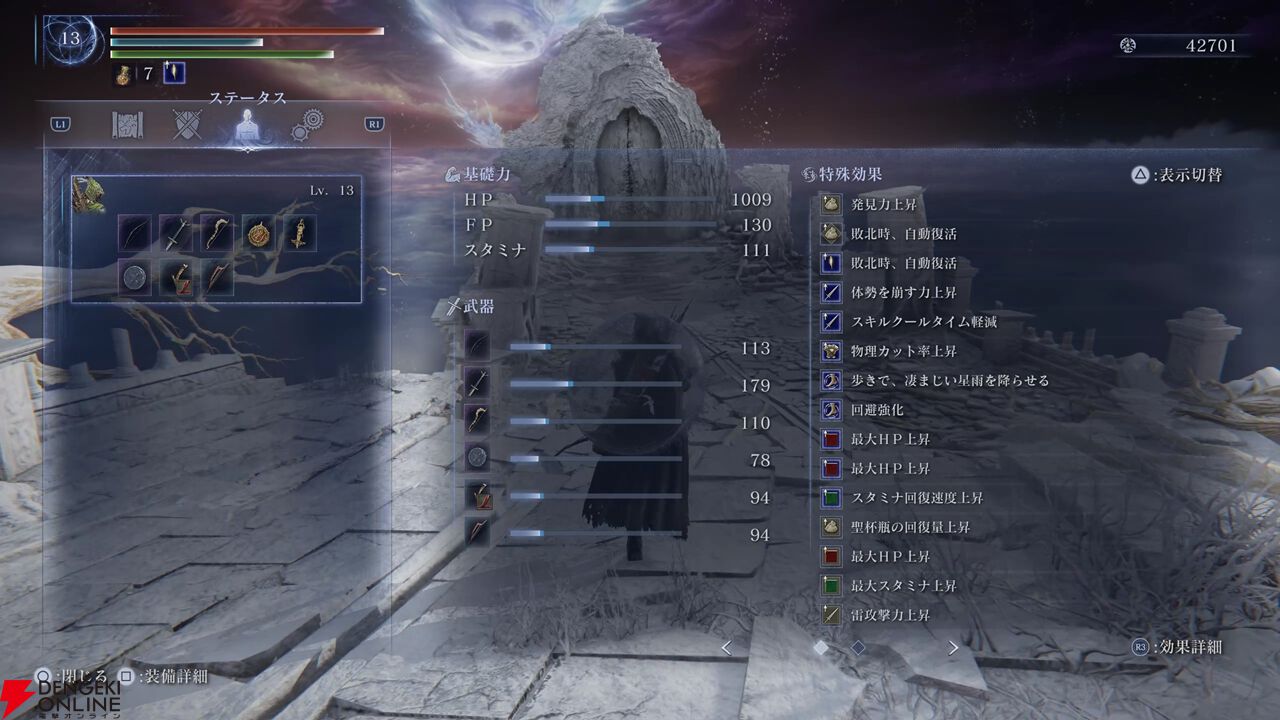Select the 雷攻撃力上昇 effect row
The width and height of the screenshot is (1280, 720).
point(889,615)
